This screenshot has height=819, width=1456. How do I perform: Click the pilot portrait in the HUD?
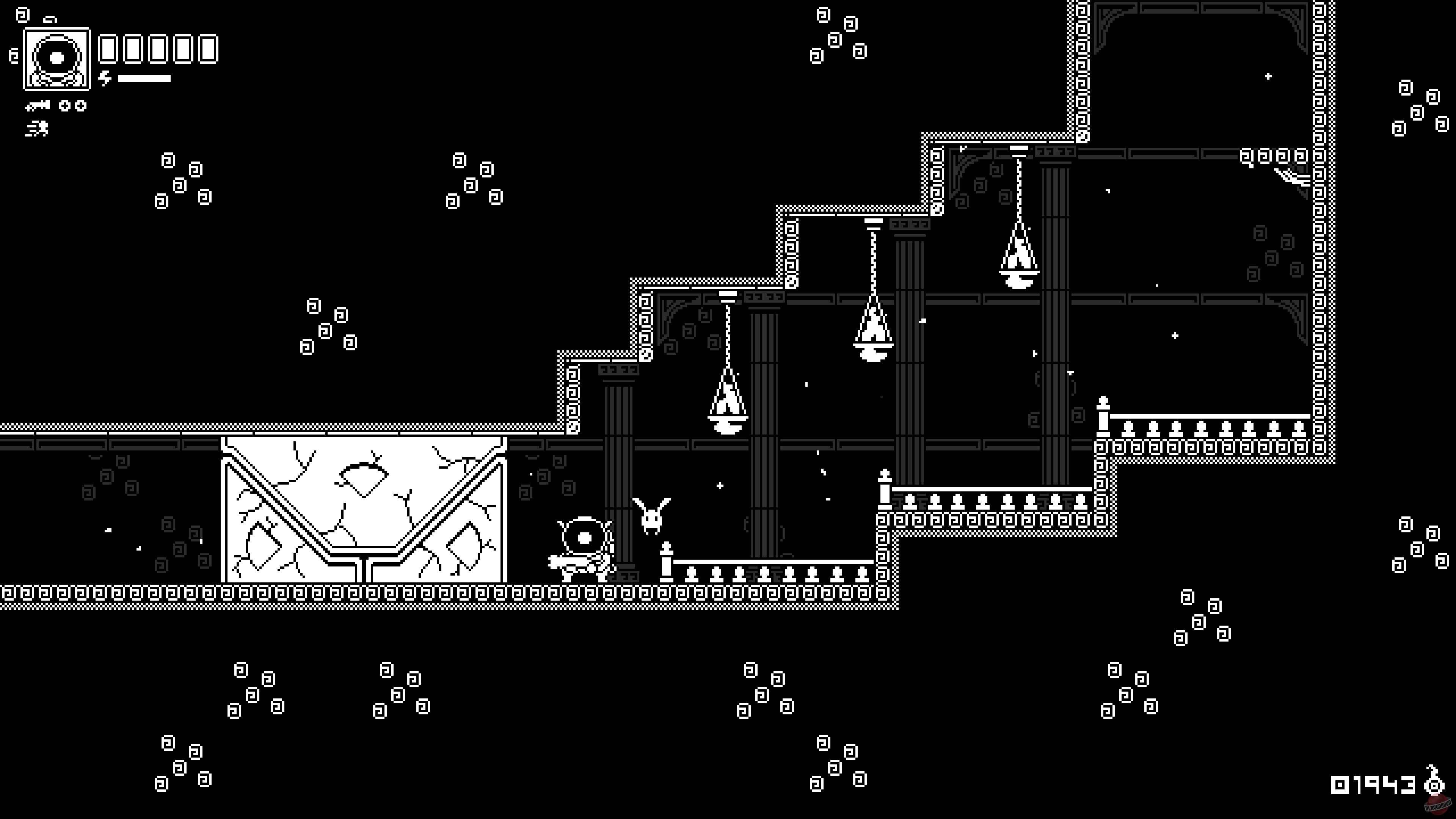(56, 60)
